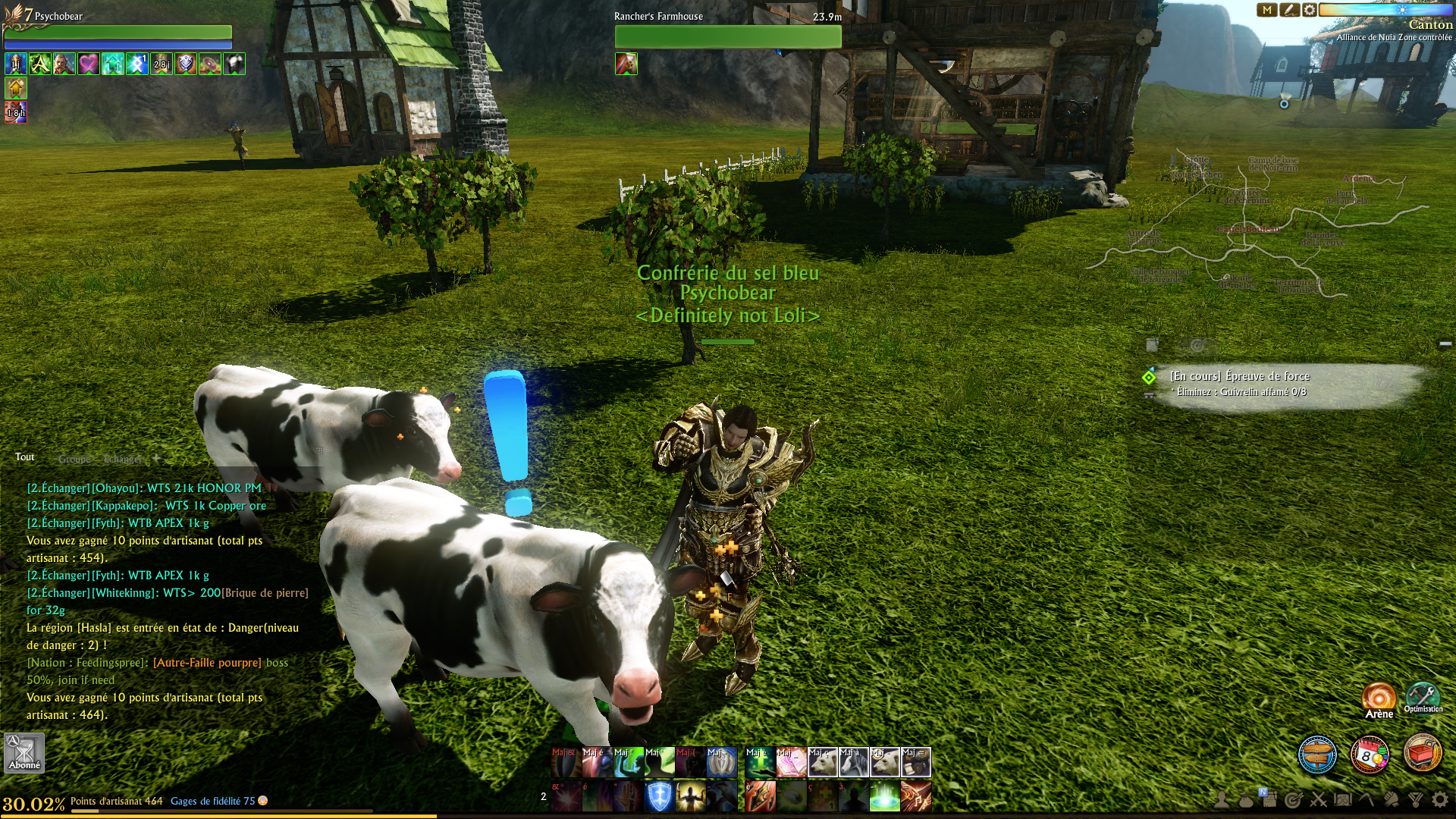Open the Arène button
This screenshot has height=819, width=1456.
pos(1379,698)
